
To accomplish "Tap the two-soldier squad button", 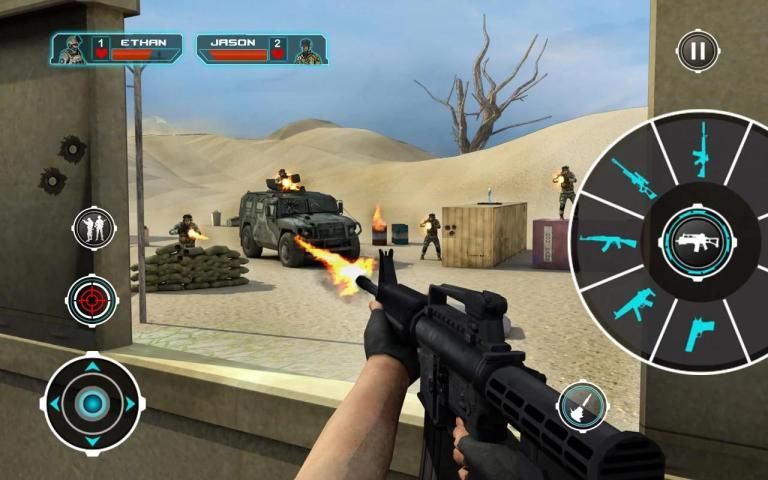I will pyautogui.click(x=93, y=229).
